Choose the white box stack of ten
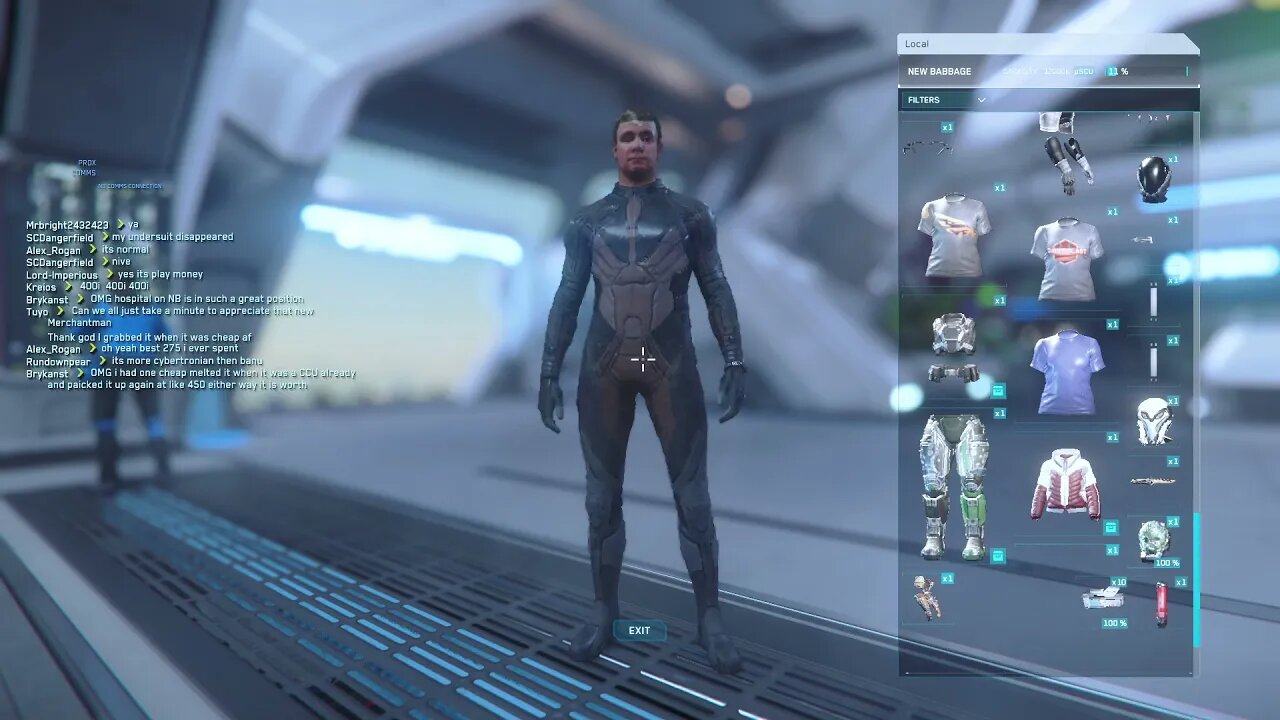The image size is (1280, 720). (1102, 600)
